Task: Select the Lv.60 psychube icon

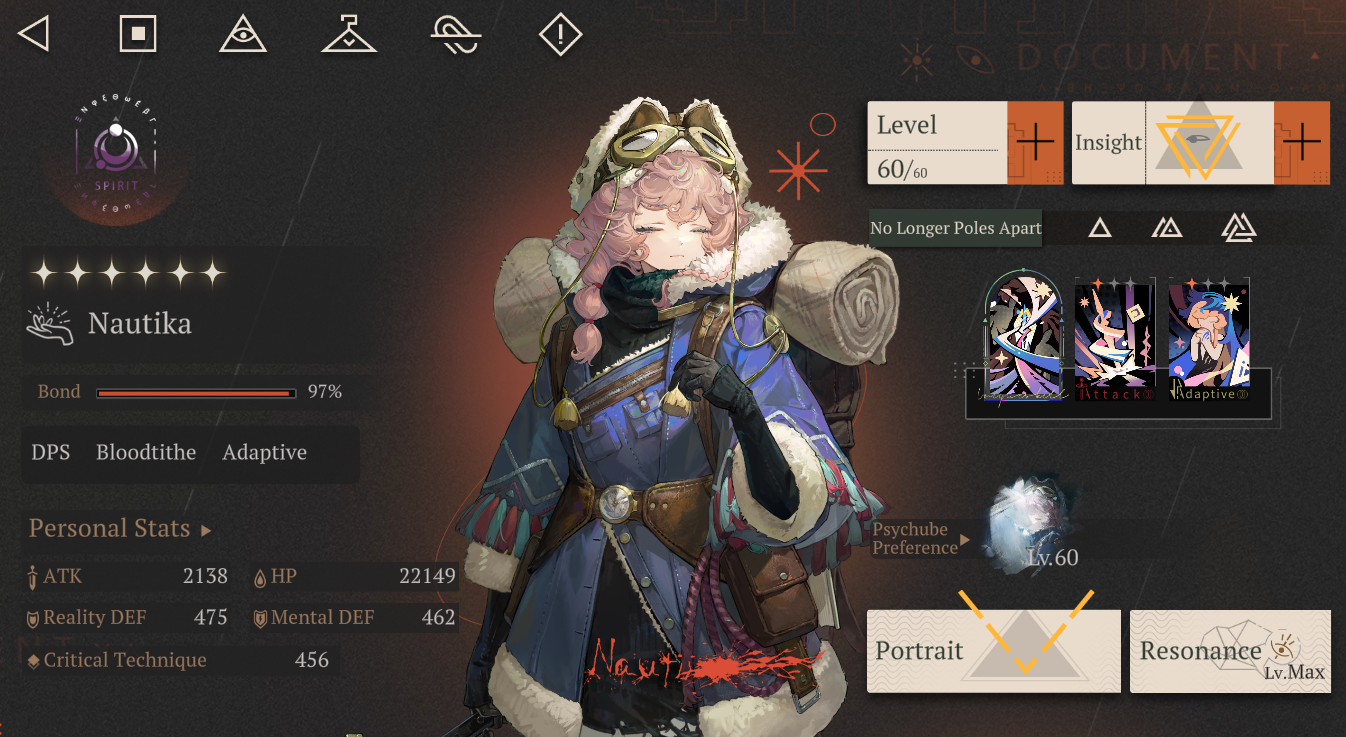Action: (x=1028, y=522)
